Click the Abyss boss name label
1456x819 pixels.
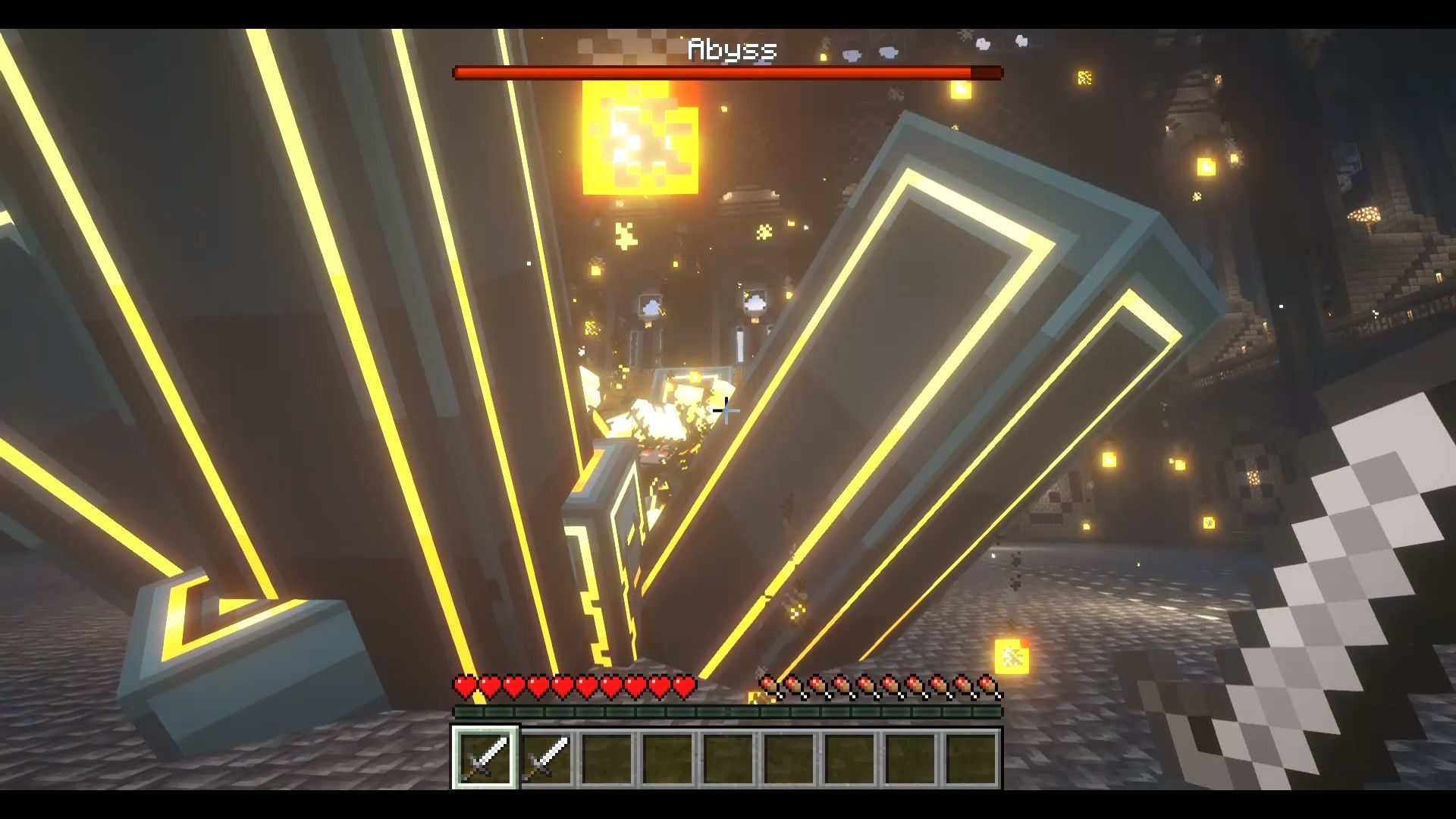pyautogui.click(x=730, y=51)
